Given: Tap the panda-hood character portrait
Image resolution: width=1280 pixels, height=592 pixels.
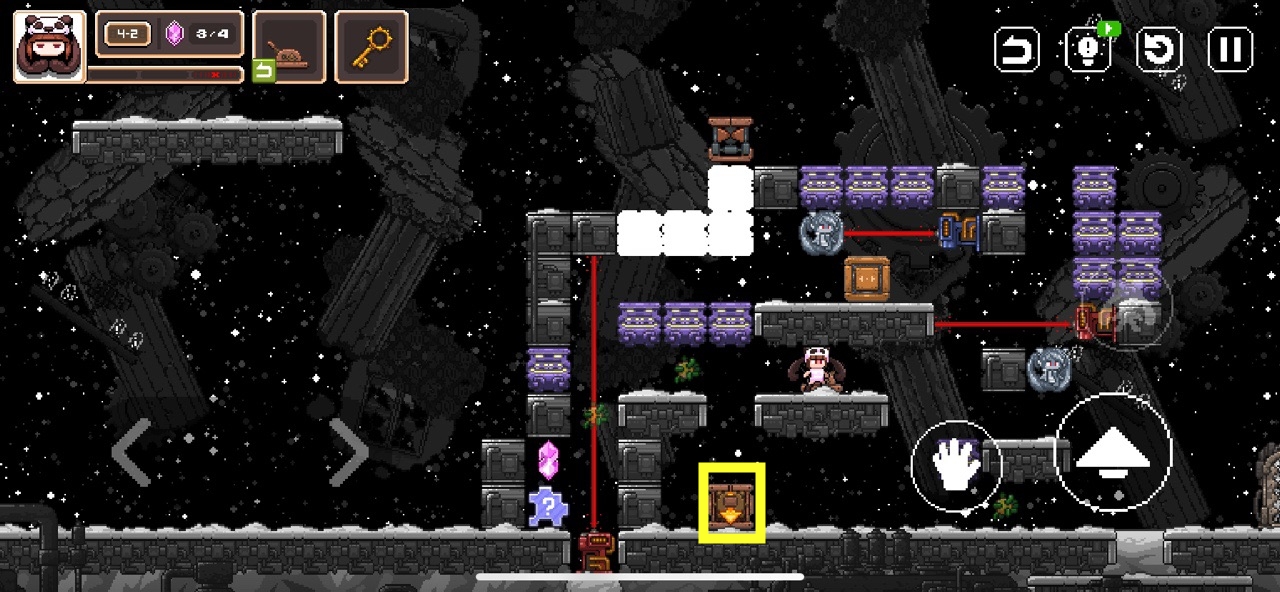Looking at the screenshot, I should (49, 46).
